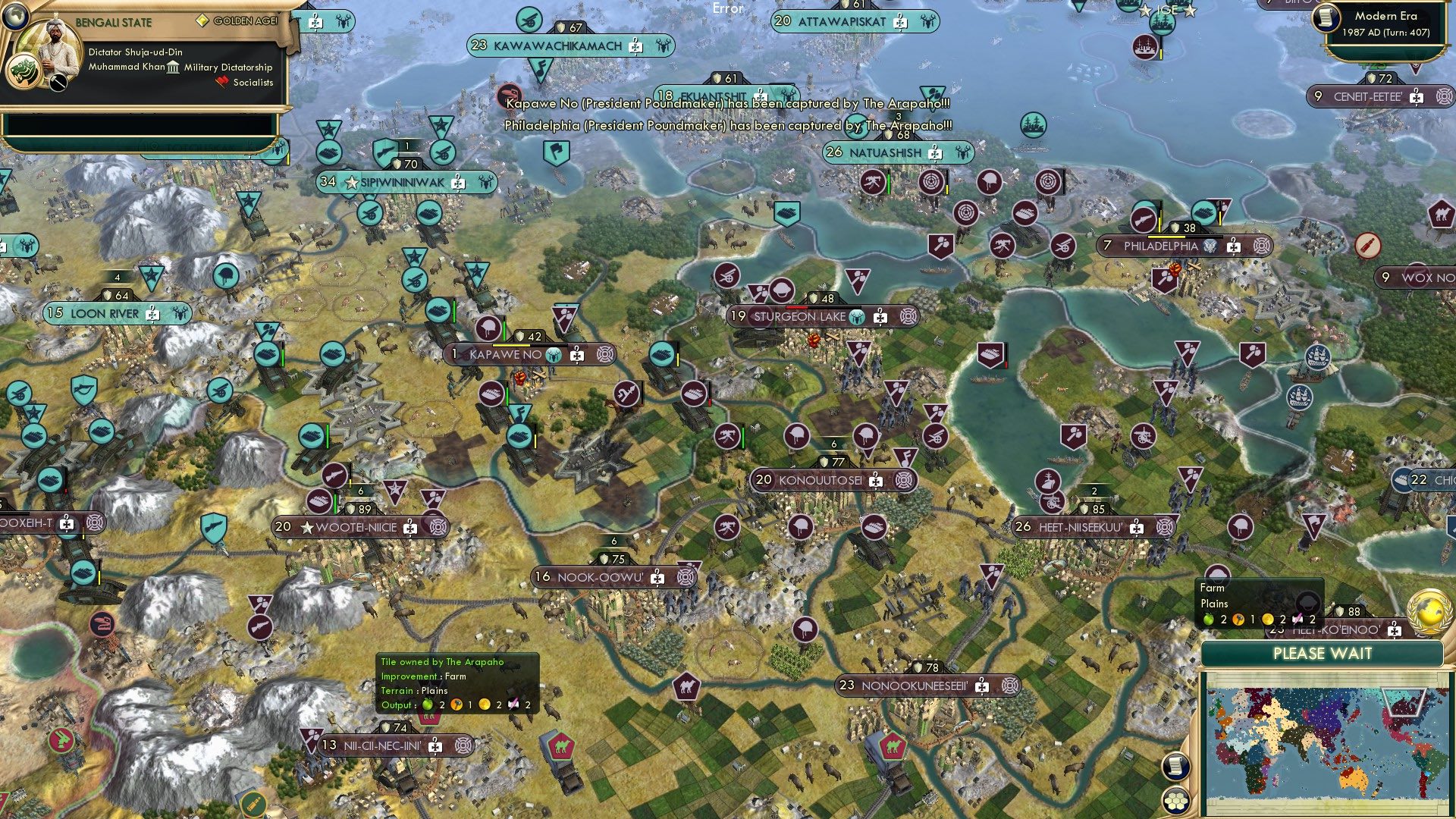Click the deer resource icon beside Kawawachikamach
The image size is (1456, 819).
tap(664, 46)
